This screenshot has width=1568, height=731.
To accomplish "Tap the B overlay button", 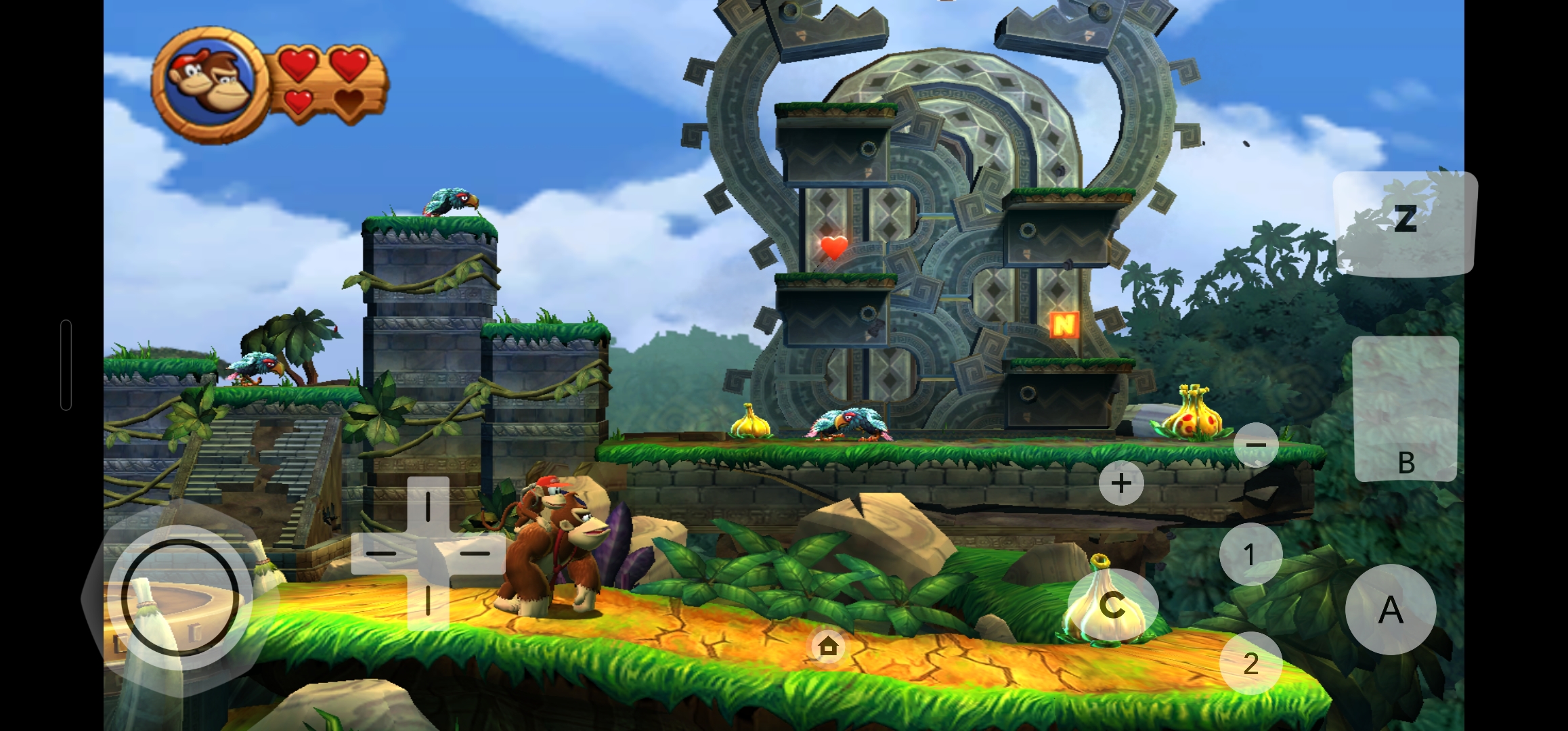I will coord(1406,409).
